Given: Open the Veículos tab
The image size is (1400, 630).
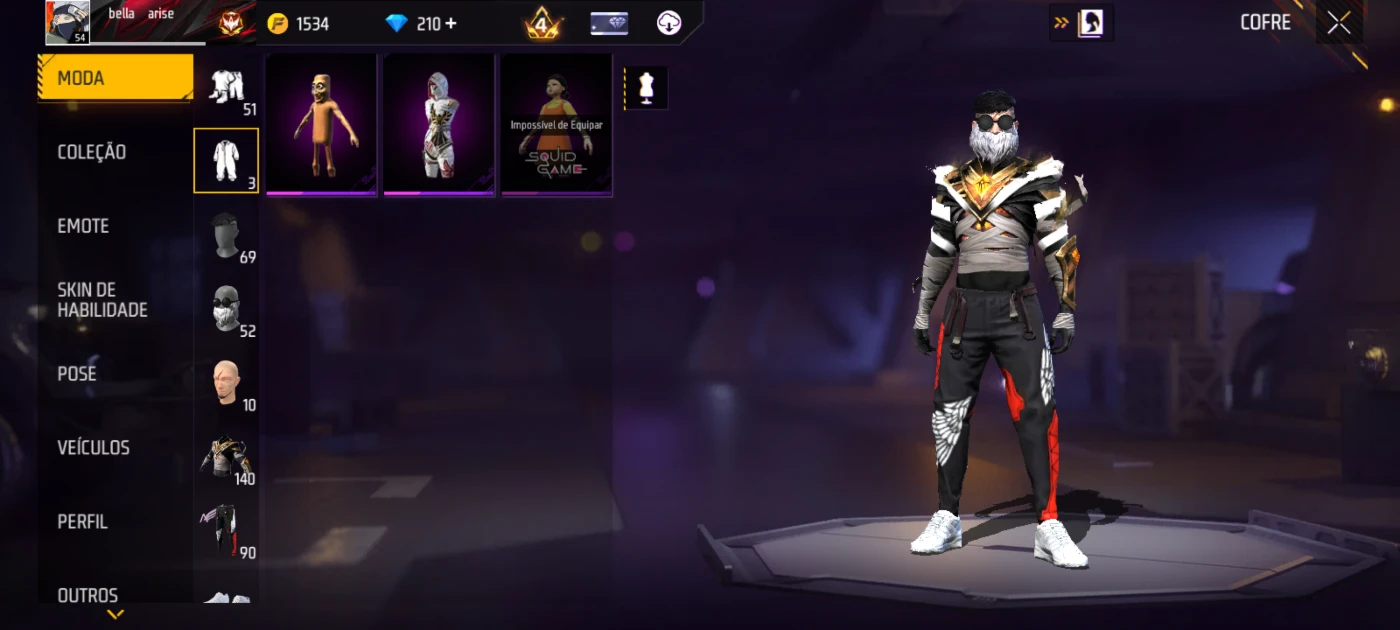Looking at the screenshot, I should click(93, 448).
